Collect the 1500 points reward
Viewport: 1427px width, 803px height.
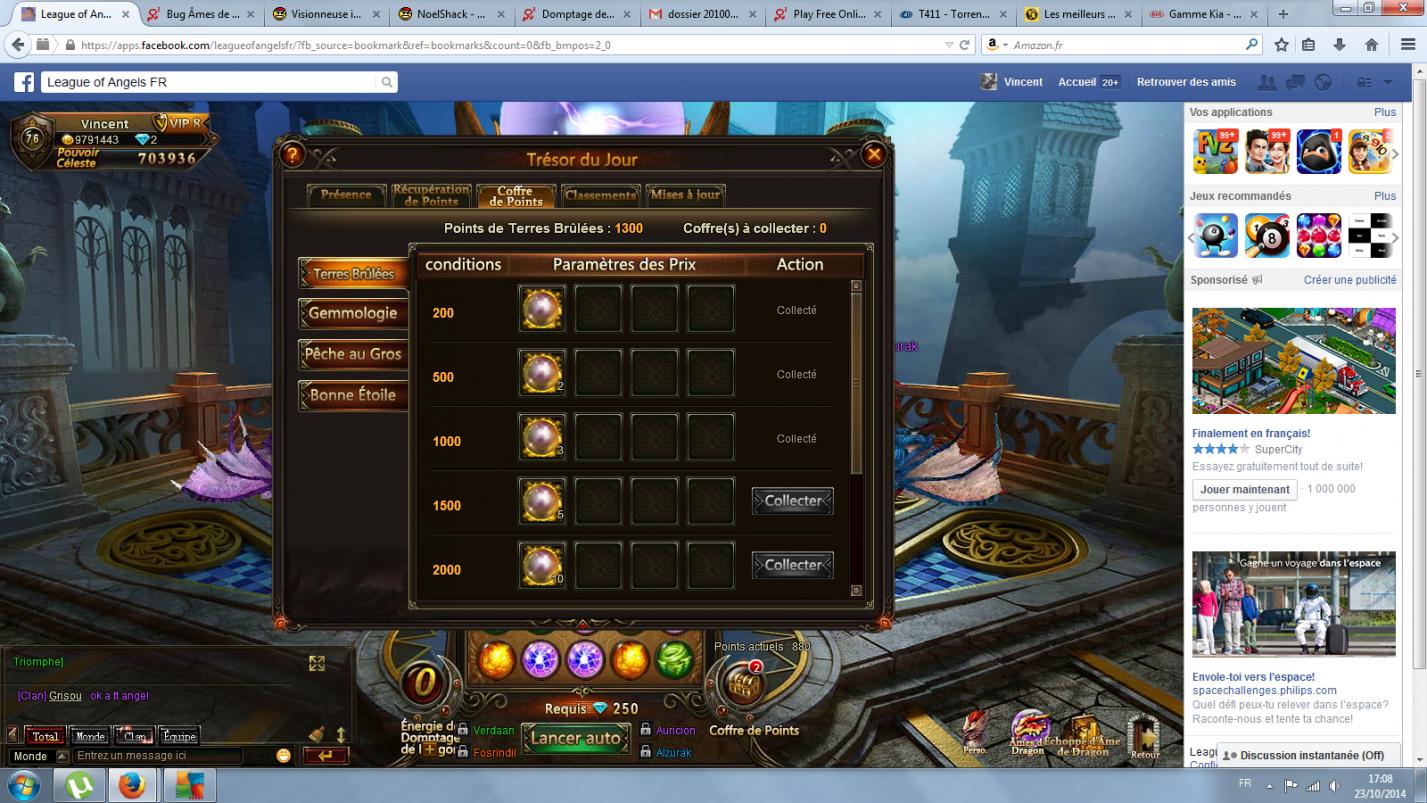pyautogui.click(x=792, y=501)
